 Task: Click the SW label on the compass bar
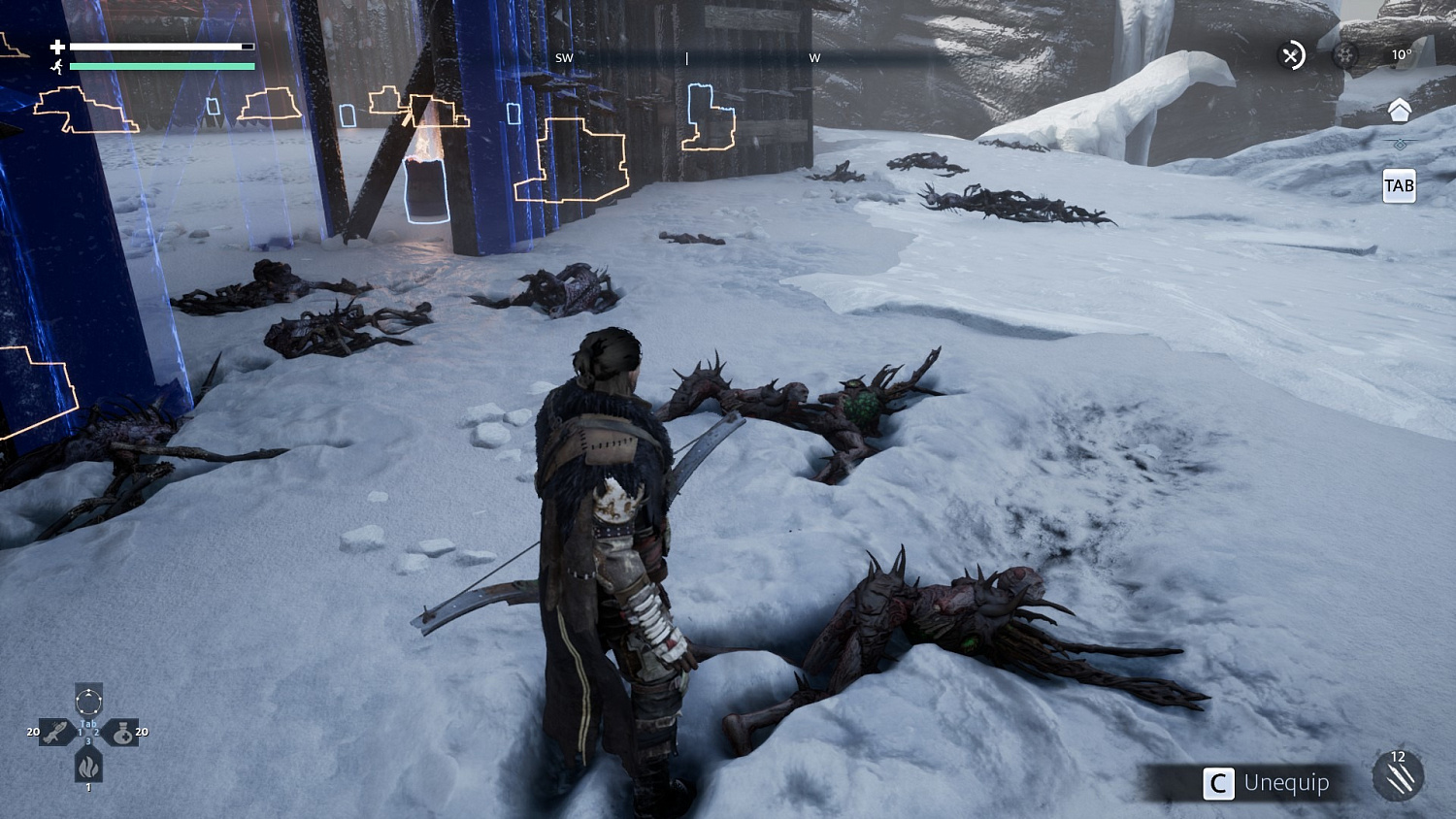point(565,57)
